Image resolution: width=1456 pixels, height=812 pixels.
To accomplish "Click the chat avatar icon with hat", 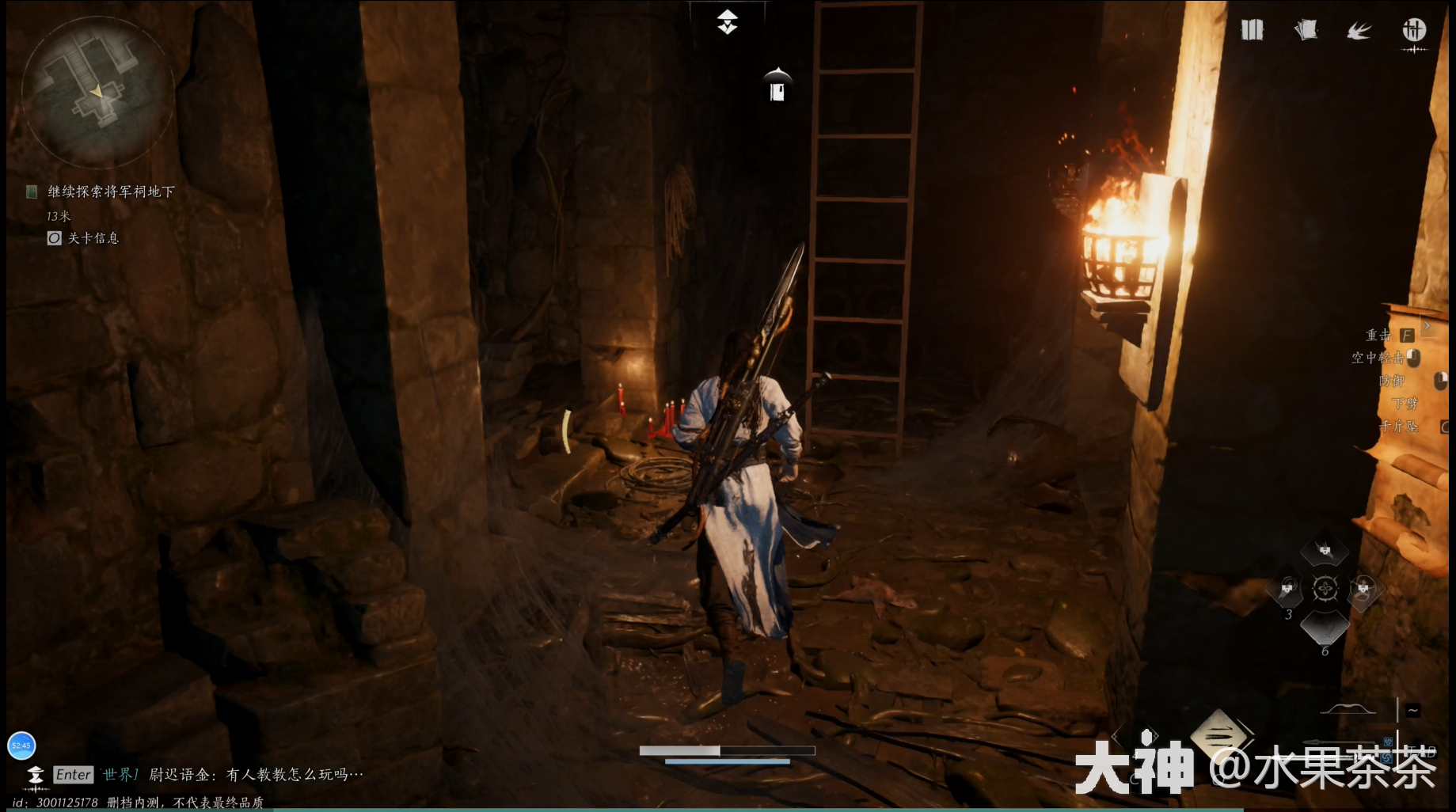I will [36, 775].
